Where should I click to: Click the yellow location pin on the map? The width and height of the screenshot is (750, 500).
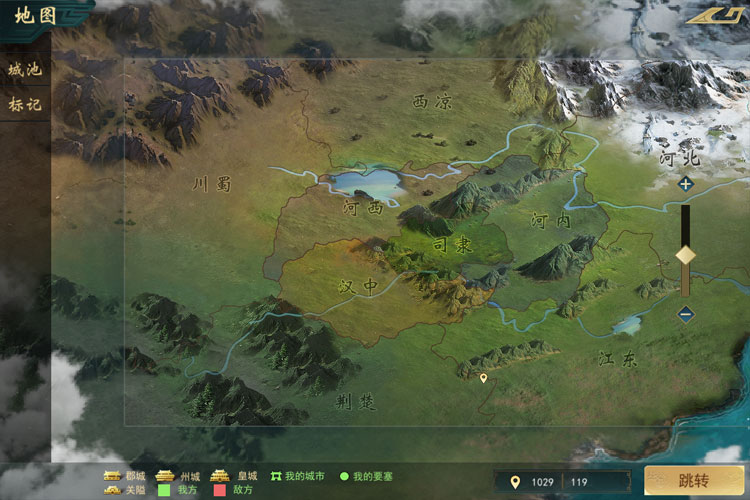pyautogui.click(x=484, y=378)
